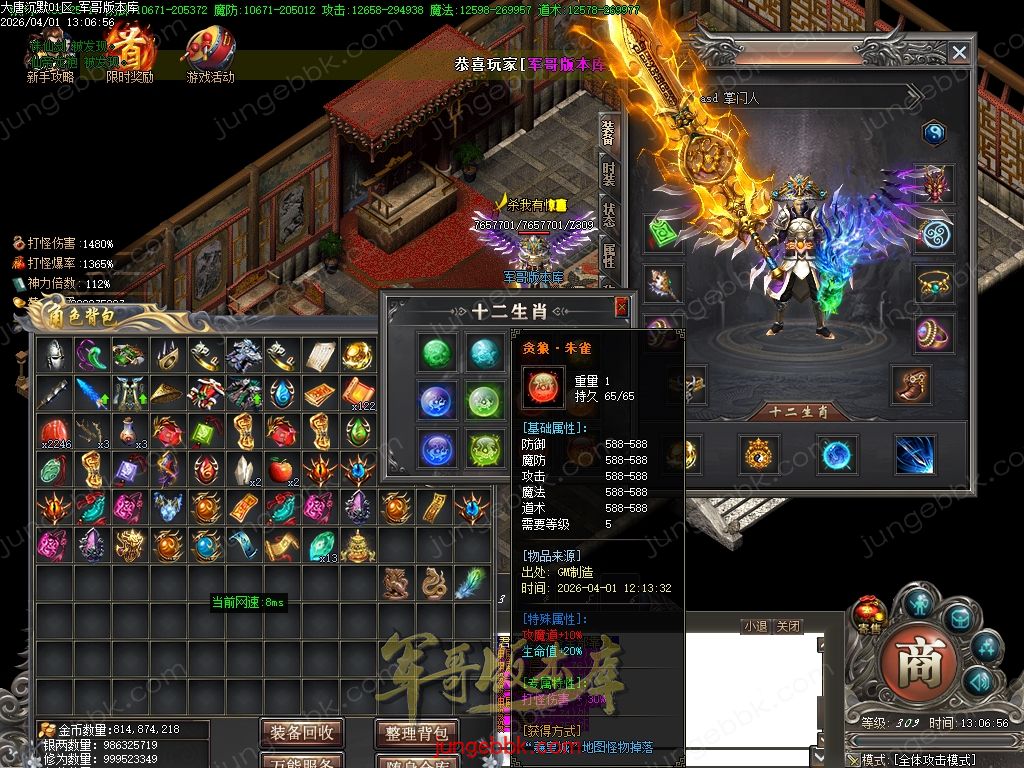Click the 整理背包 sort bag button
The height and width of the screenshot is (768, 1024).
pos(416,732)
